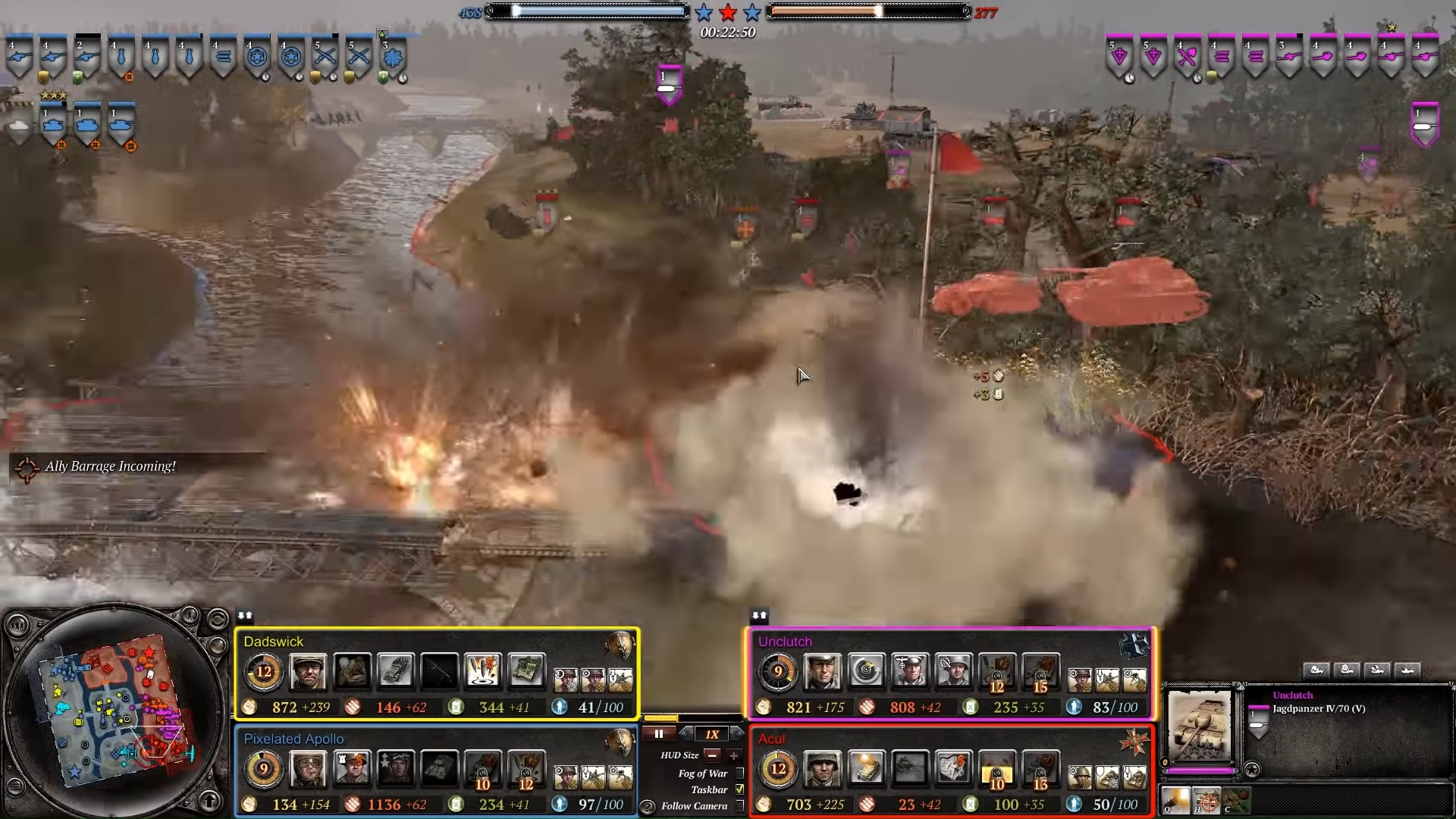Enable Follow Camera
The height and width of the screenshot is (819, 1456).
740,805
